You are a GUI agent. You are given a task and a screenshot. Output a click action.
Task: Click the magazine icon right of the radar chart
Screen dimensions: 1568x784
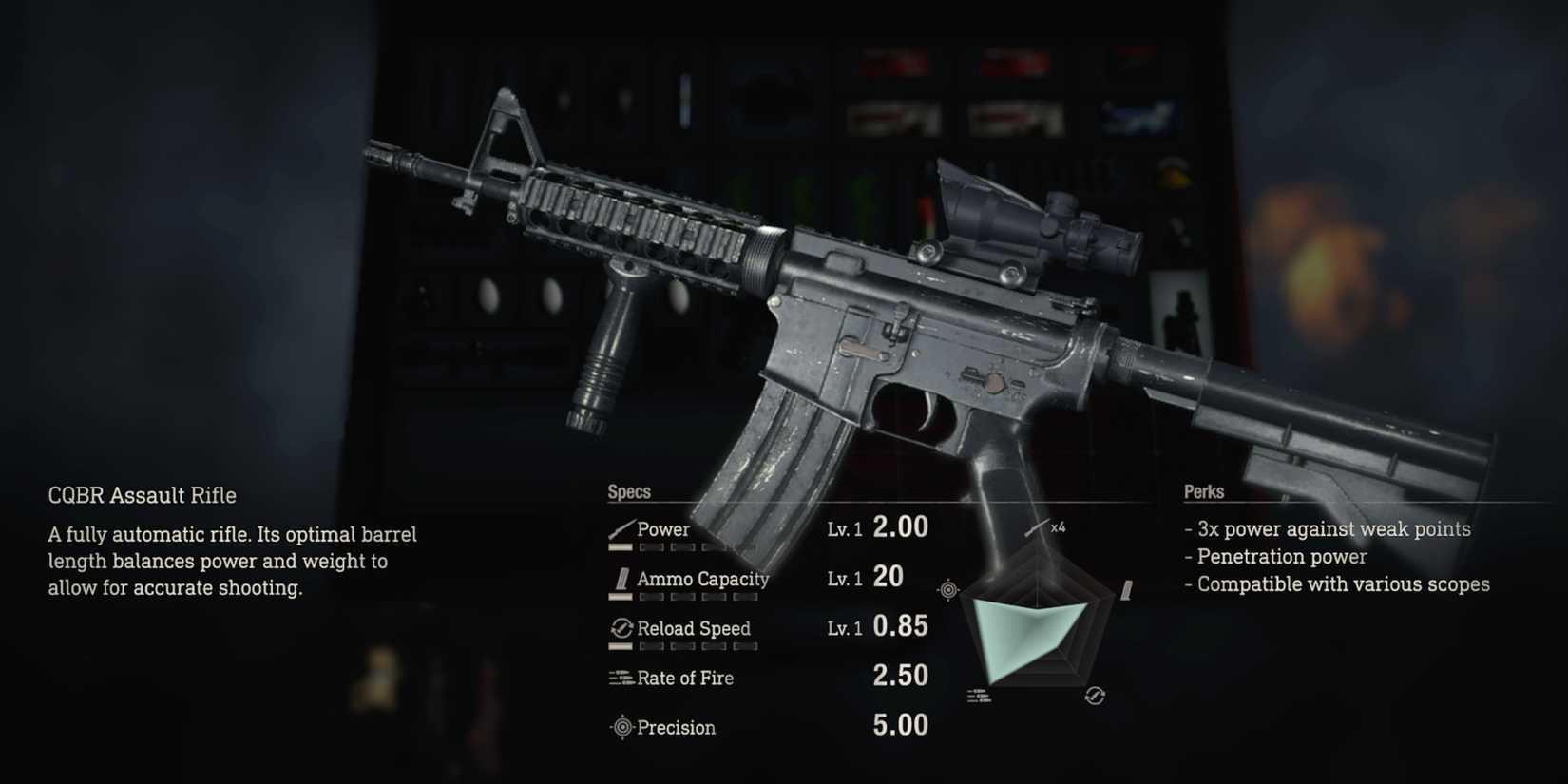1126,589
